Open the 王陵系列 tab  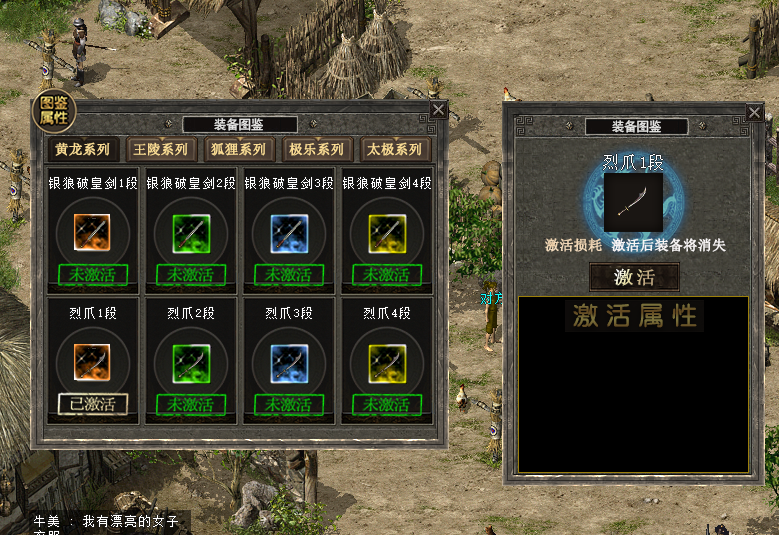coord(161,150)
